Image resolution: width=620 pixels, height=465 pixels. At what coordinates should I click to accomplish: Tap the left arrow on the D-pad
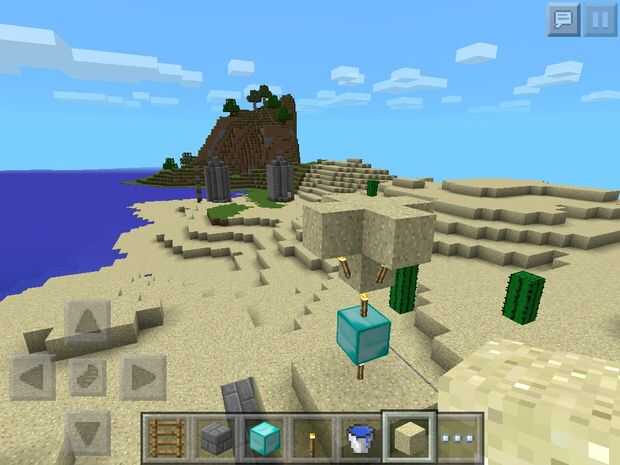[34, 377]
